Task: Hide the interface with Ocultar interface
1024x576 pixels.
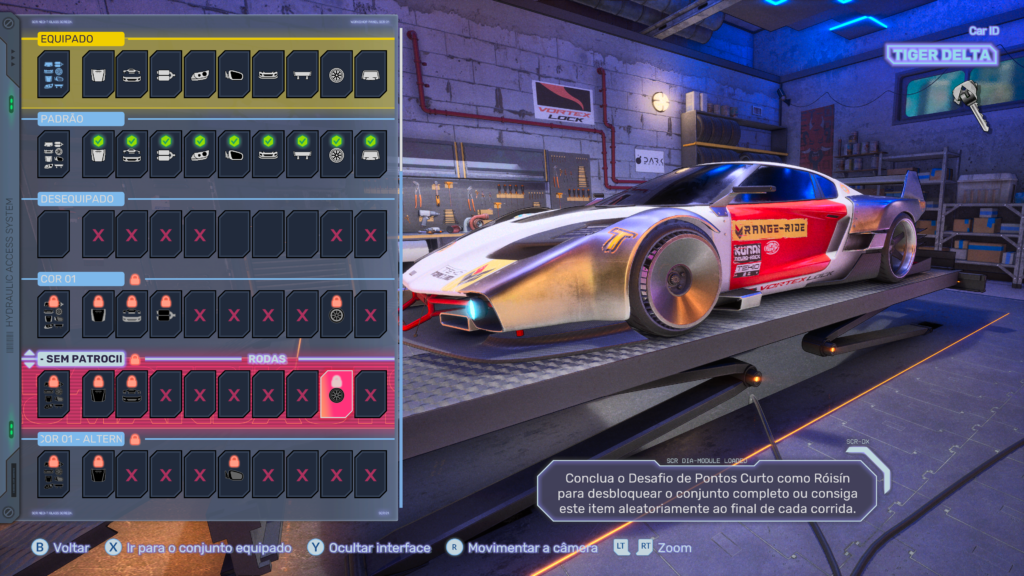Action: pyautogui.click(x=372, y=548)
